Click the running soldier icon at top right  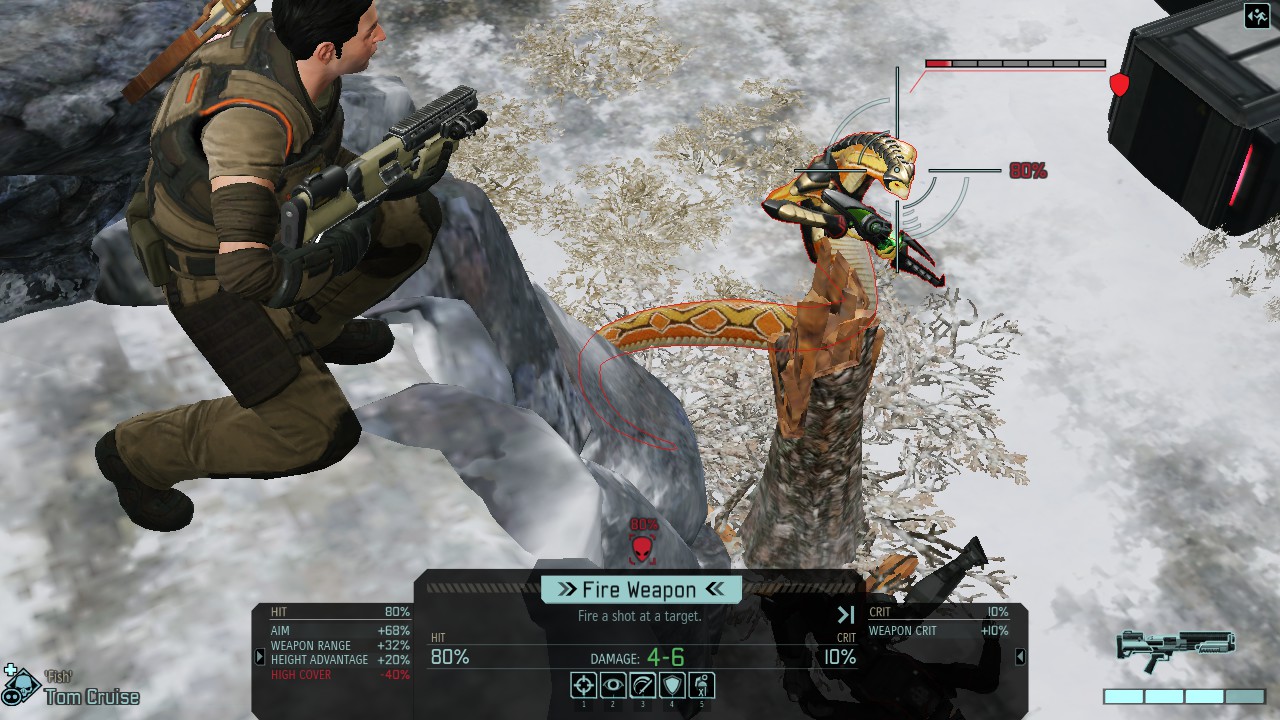1256,16
